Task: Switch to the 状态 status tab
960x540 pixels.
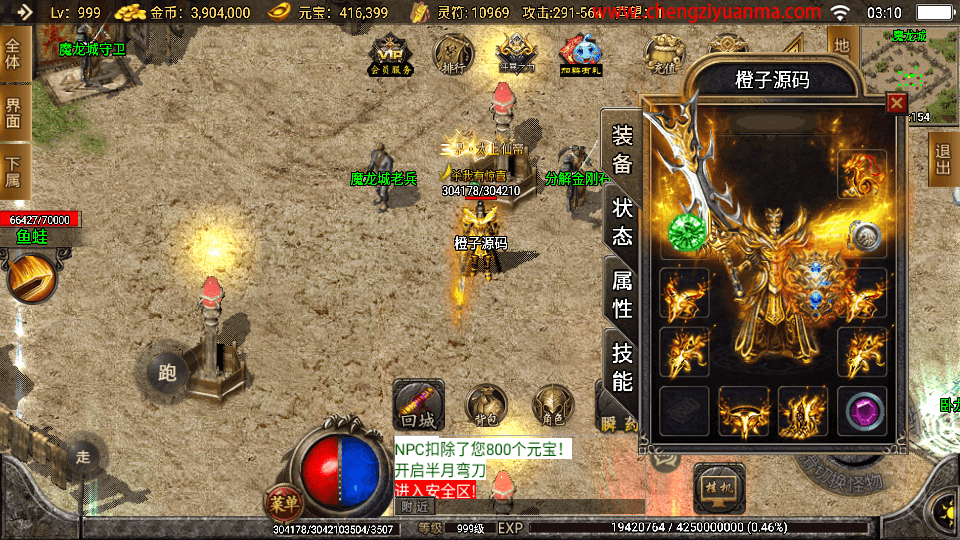Action: click(x=622, y=222)
